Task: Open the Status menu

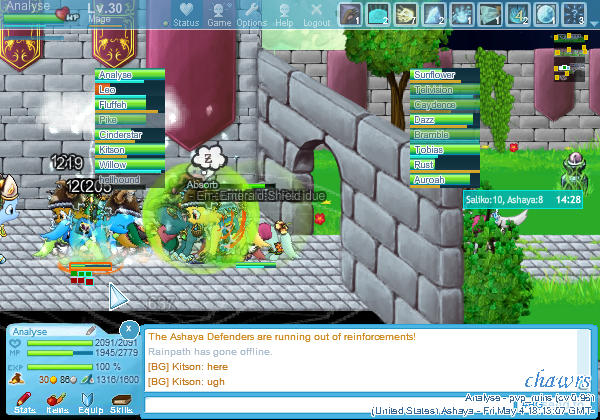Action: 186,14
